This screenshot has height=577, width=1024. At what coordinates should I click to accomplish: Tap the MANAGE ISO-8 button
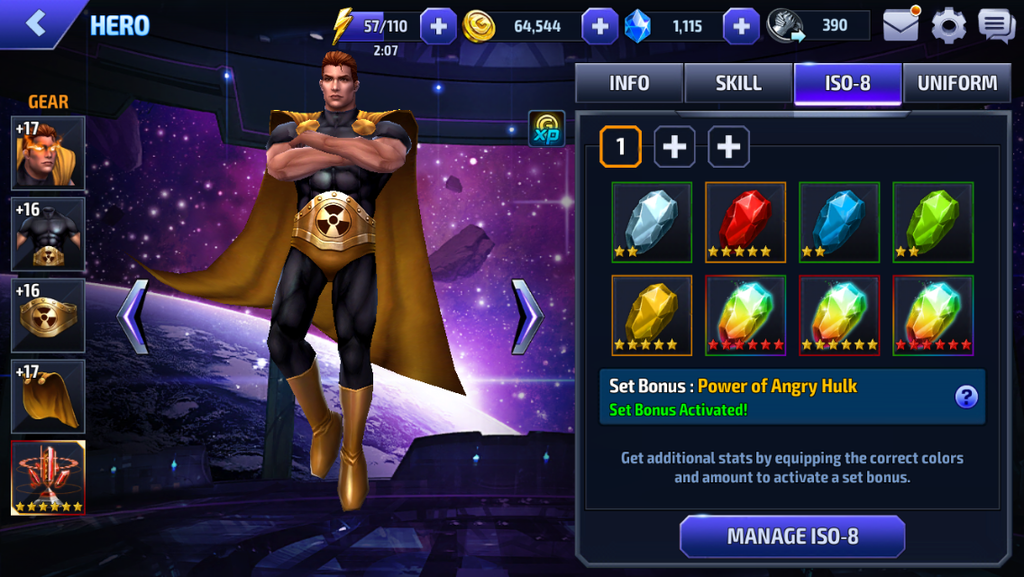(792, 536)
